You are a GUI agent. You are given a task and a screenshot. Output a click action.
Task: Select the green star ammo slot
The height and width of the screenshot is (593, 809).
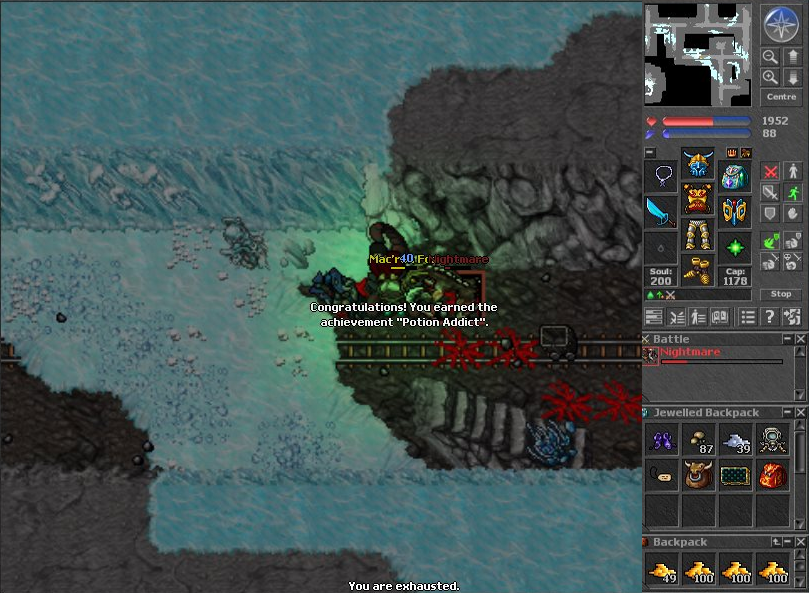(735, 247)
